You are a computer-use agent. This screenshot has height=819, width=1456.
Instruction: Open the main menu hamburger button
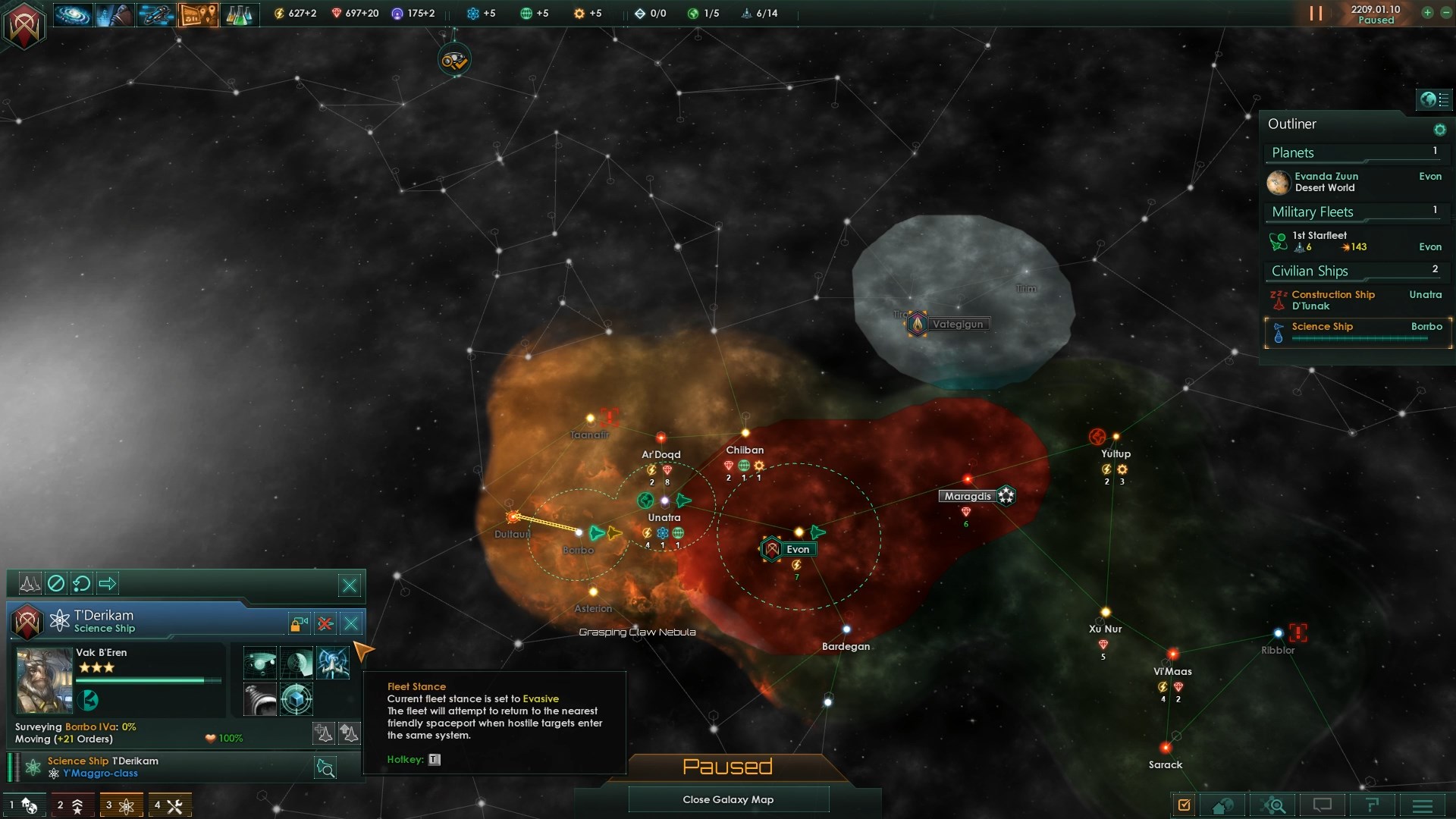1422,805
